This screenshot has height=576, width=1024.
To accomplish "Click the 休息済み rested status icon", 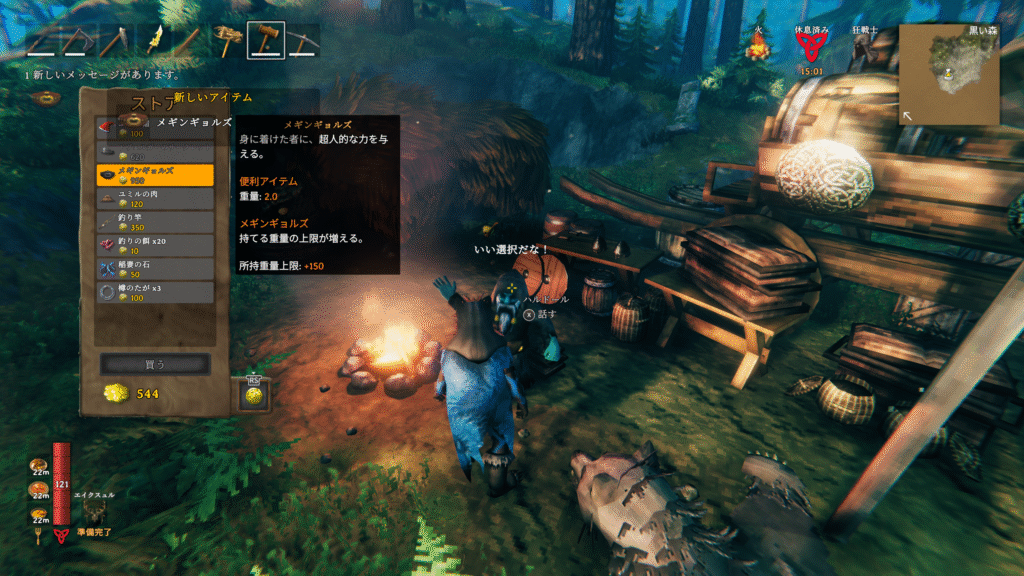I will [x=811, y=47].
